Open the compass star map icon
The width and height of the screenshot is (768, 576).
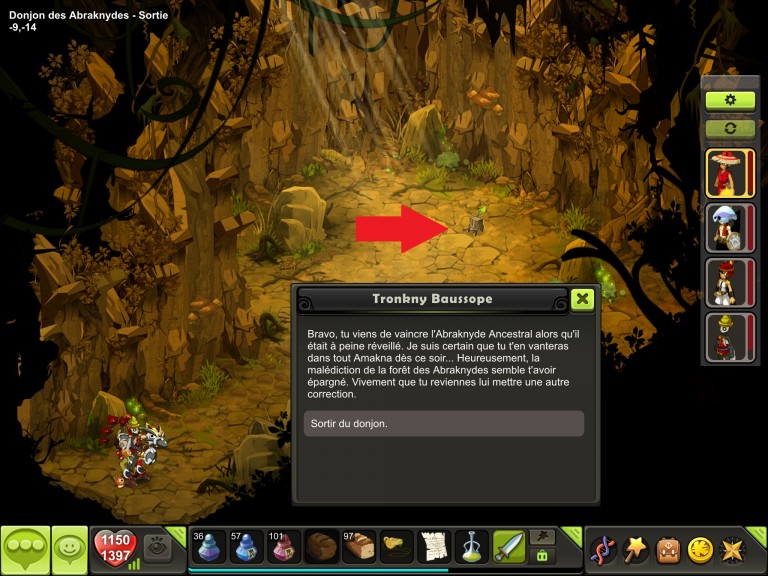pyautogui.click(x=733, y=549)
